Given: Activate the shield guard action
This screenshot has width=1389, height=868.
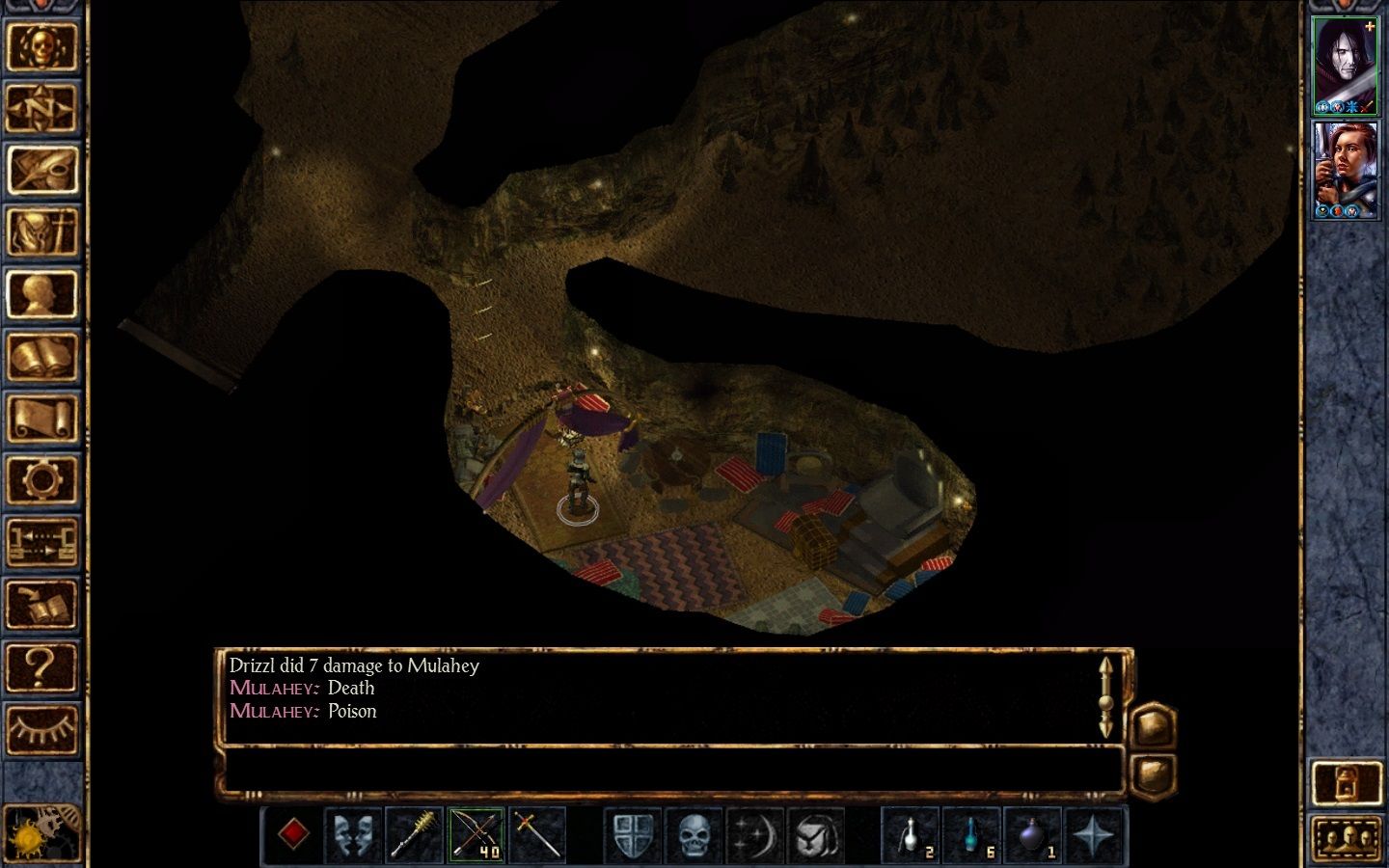Looking at the screenshot, I should point(633,834).
